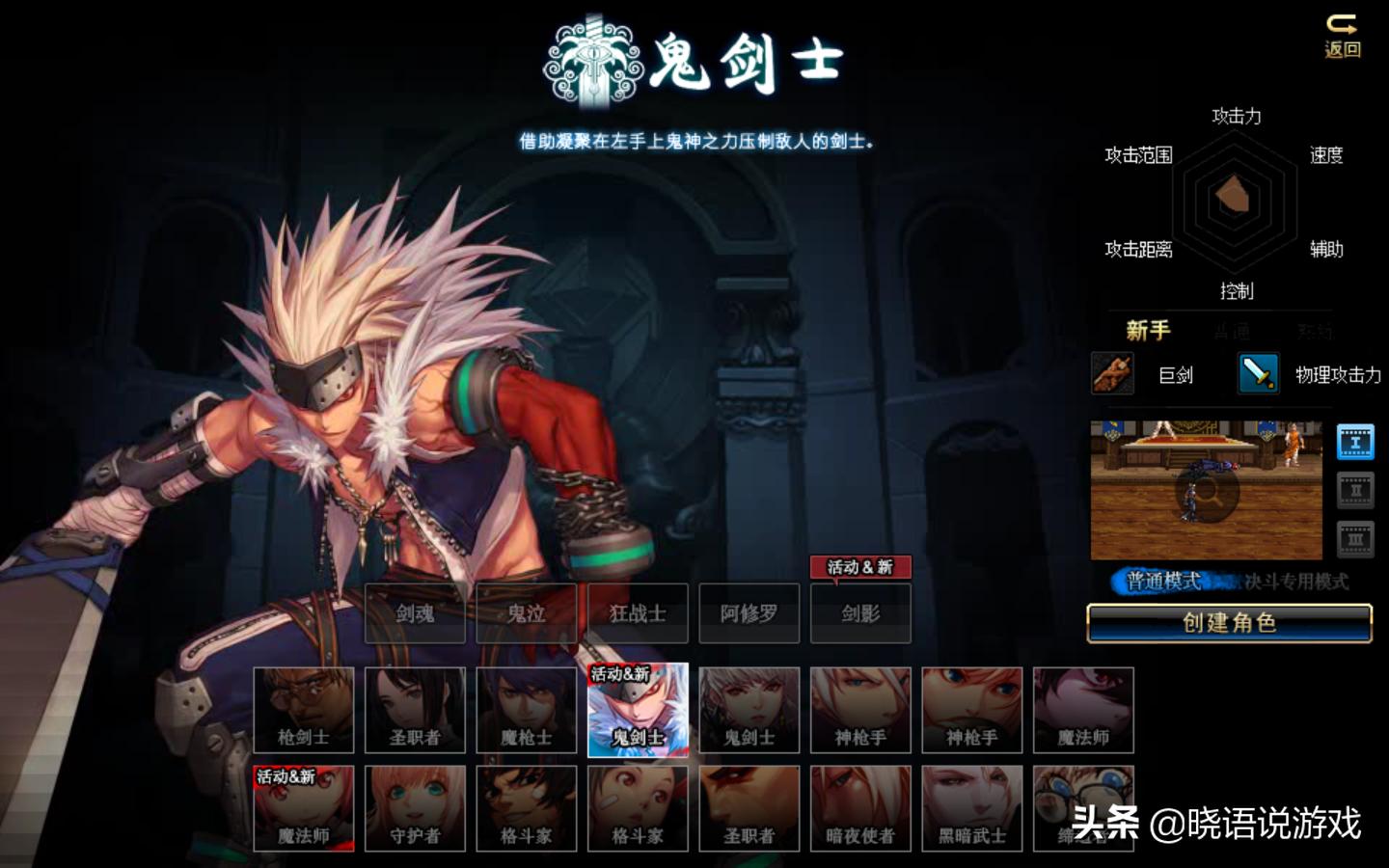The height and width of the screenshot is (868, 1389).
Task: Select the 暗夜使者 class portrait icon
Action: 860,810
